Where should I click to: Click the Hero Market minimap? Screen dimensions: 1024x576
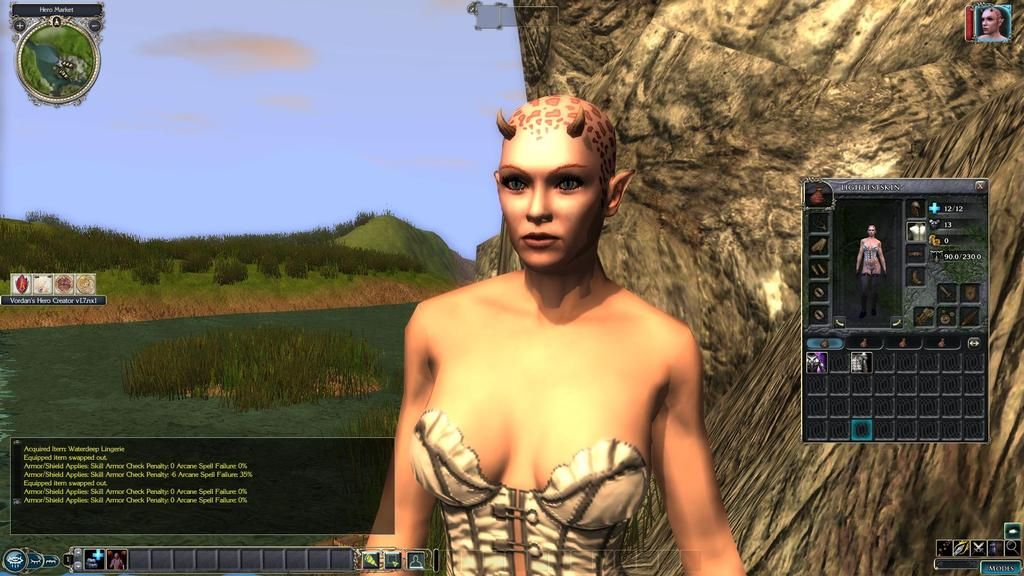tap(58, 62)
